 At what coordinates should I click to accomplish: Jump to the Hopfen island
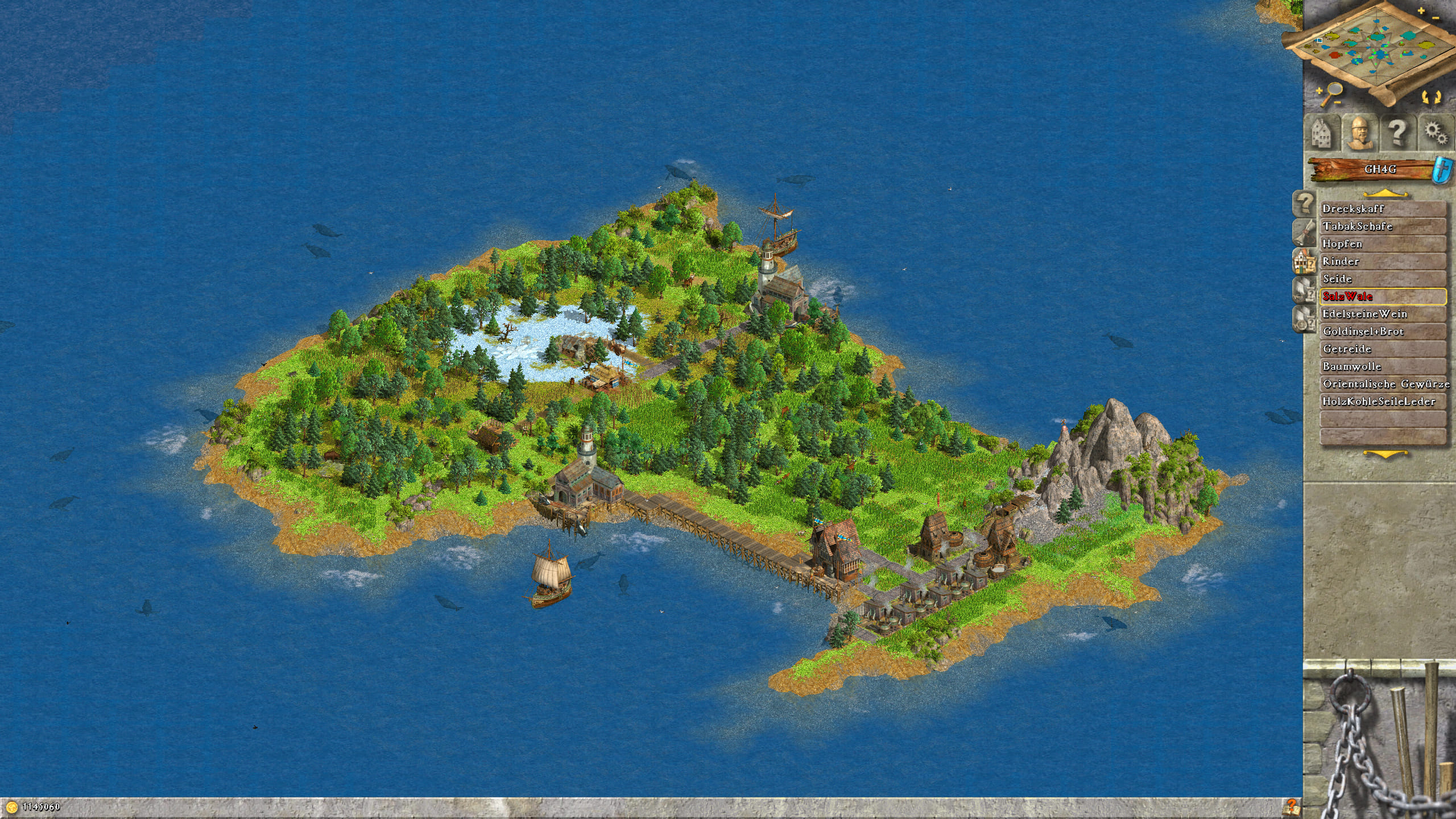1382,244
